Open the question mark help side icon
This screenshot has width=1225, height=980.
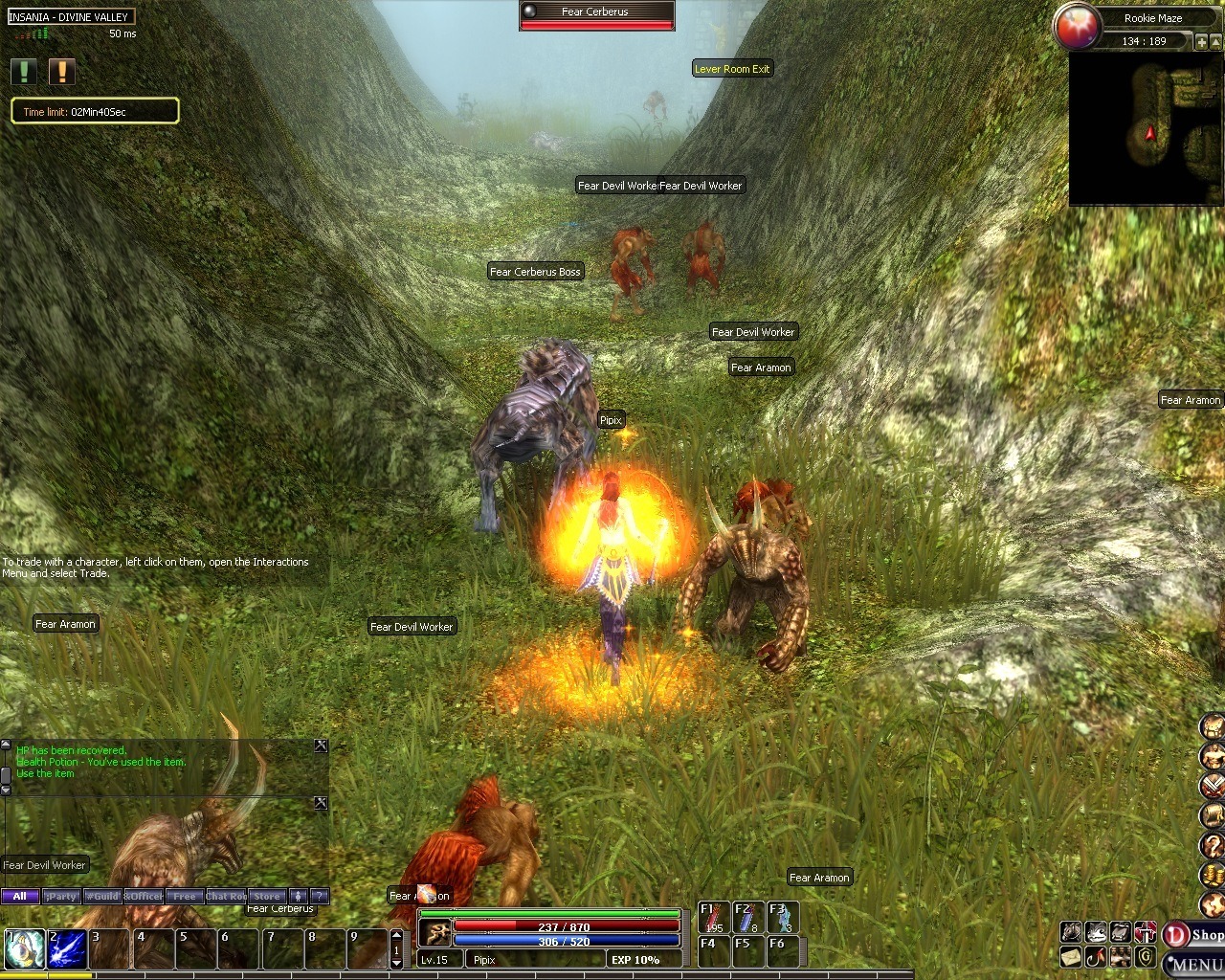point(1213,845)
